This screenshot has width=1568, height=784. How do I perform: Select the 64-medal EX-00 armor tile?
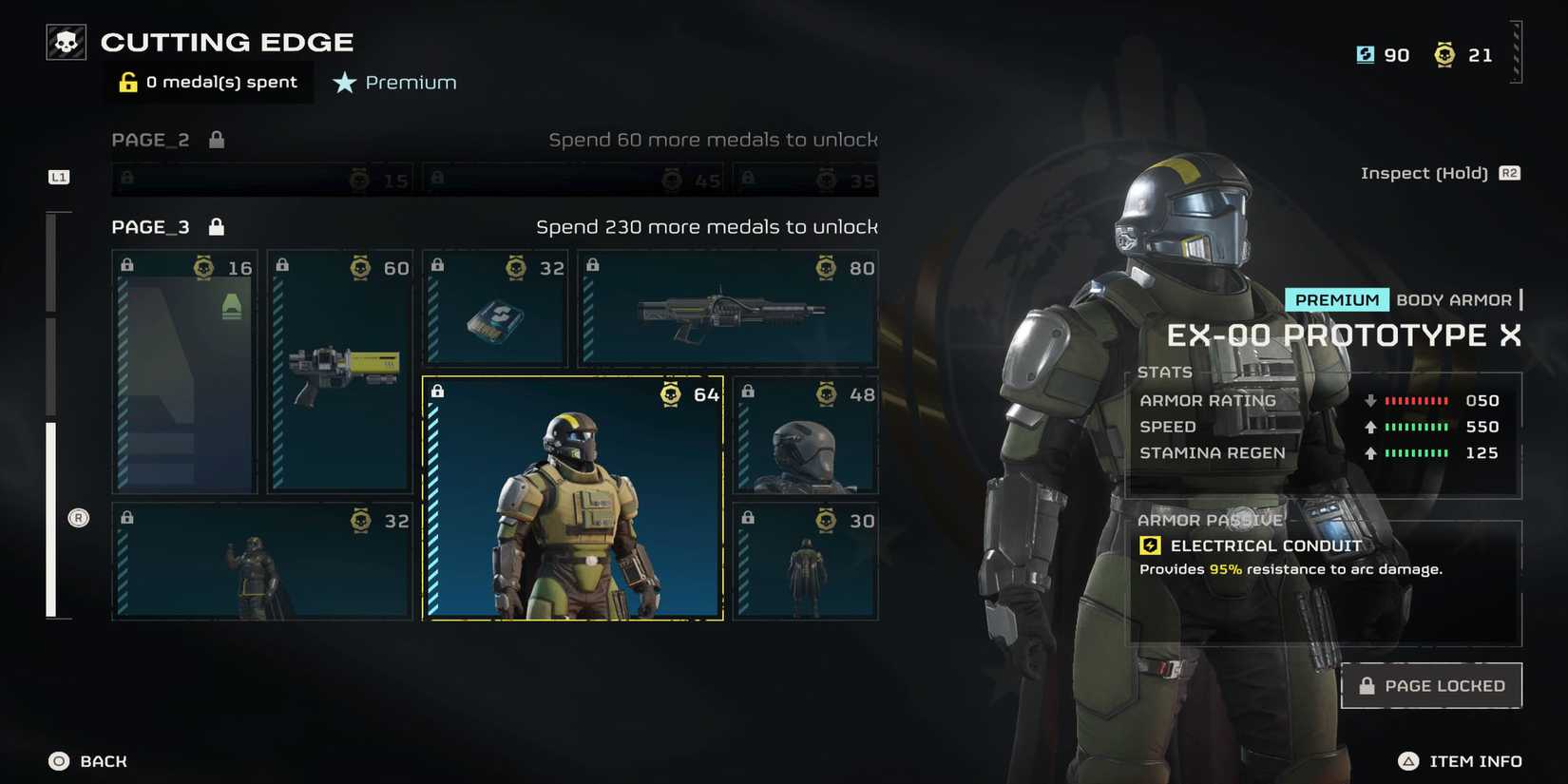click(x=572, y=499)
